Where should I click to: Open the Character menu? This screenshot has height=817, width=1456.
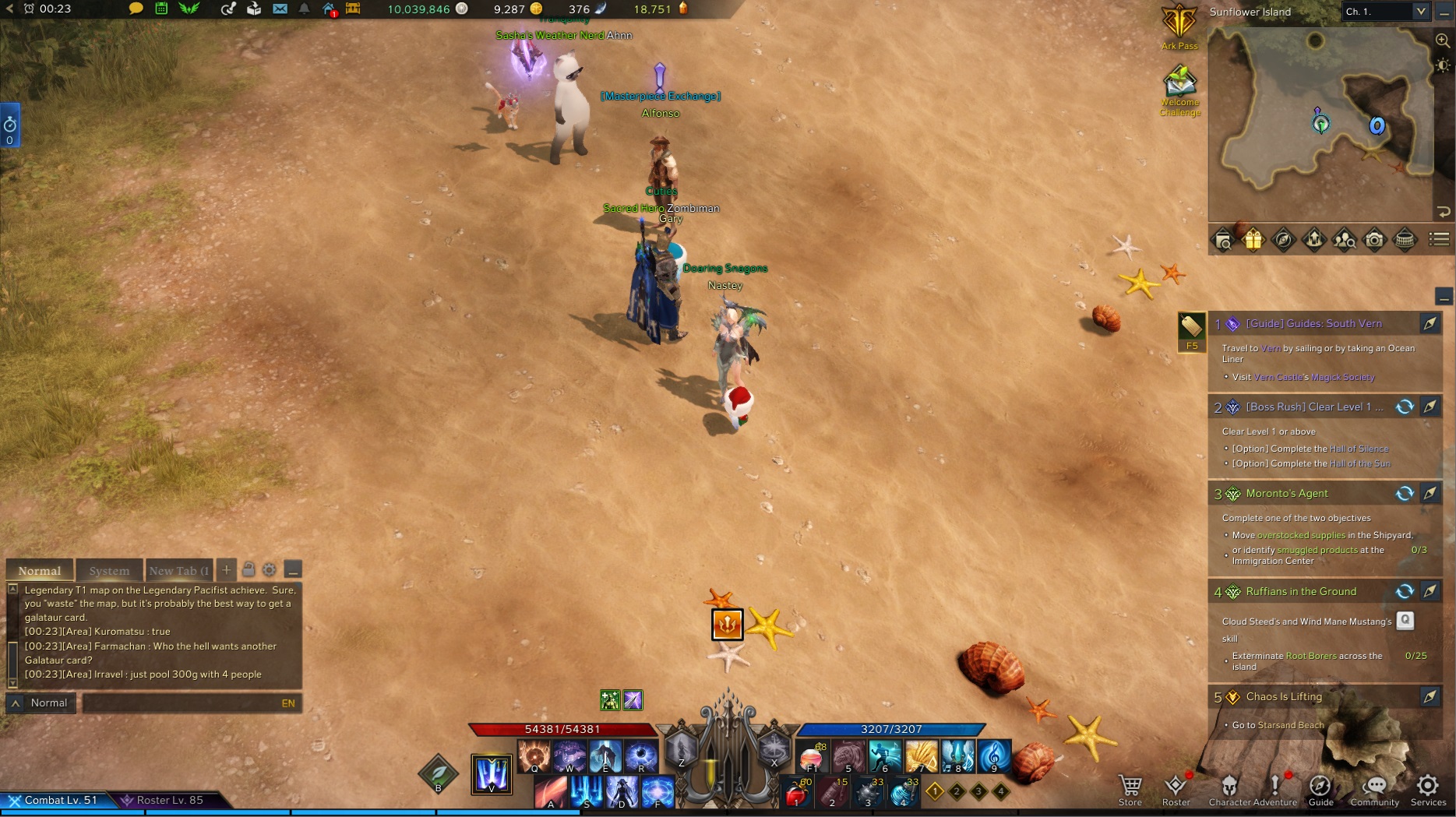pyautogui.click(x=1229, y=789)
